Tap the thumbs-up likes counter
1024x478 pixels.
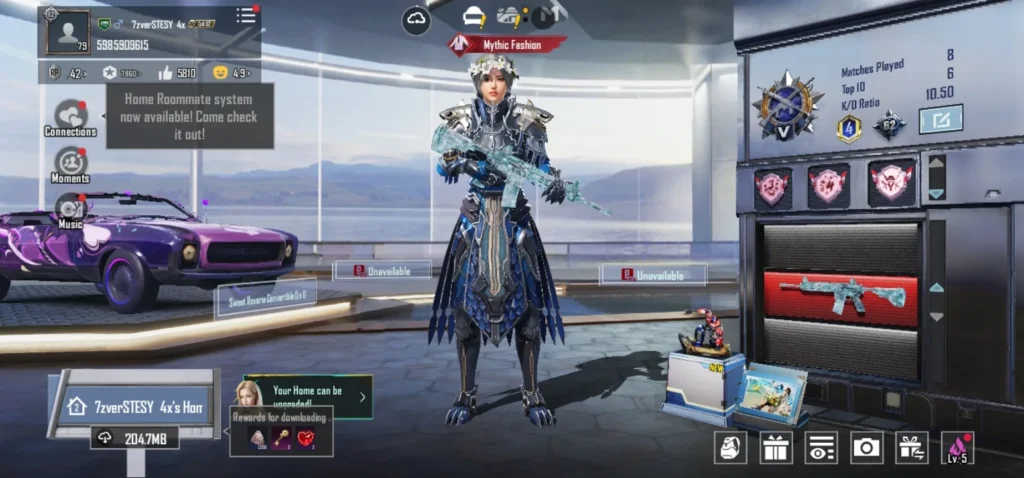tap(176, 73)
